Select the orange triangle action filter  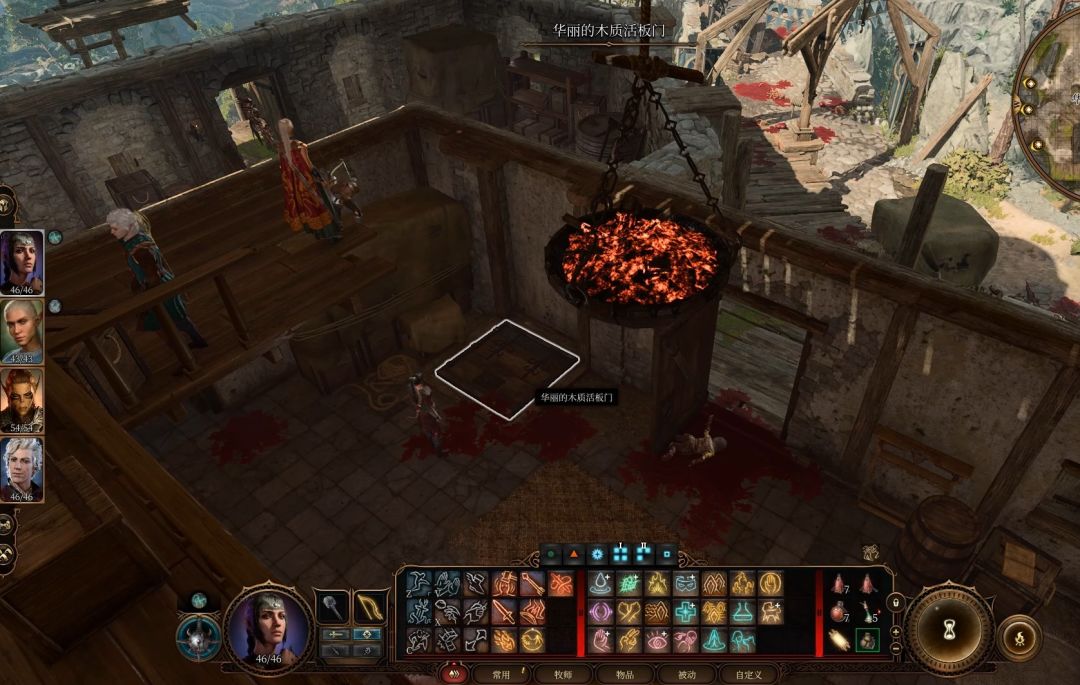click(x=575, y=553)
